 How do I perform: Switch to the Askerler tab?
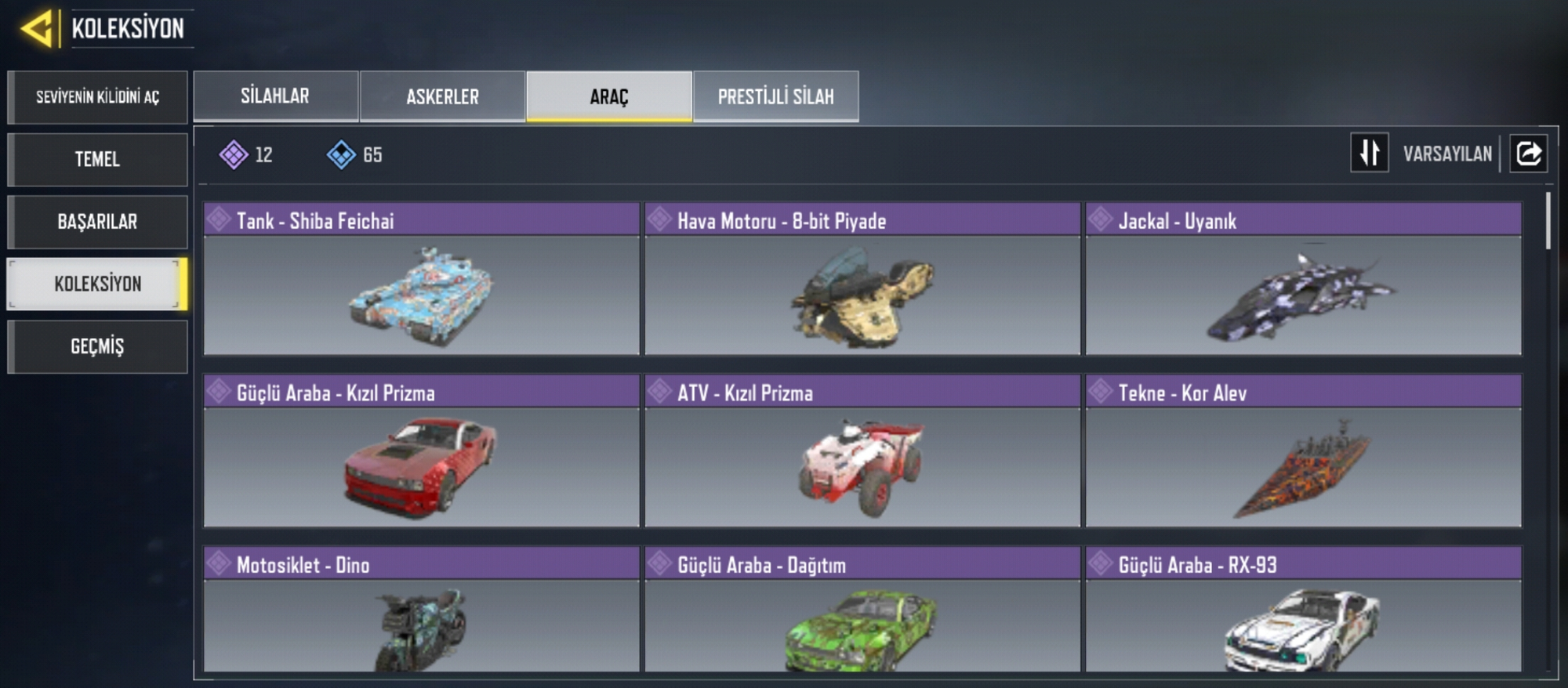[x=442, y=96]
